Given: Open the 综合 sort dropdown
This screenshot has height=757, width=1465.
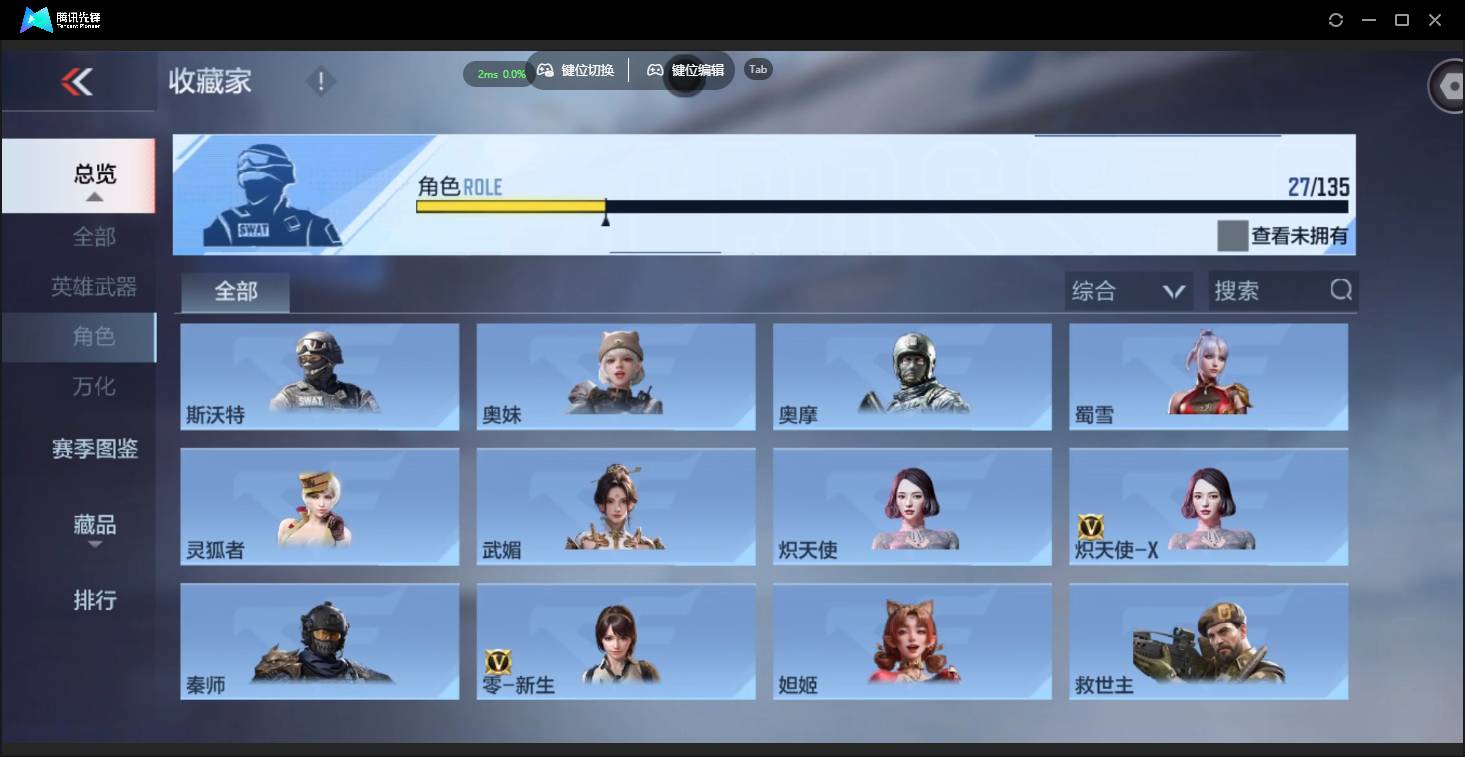Looking at the screenshot, I should point(1128,290).
